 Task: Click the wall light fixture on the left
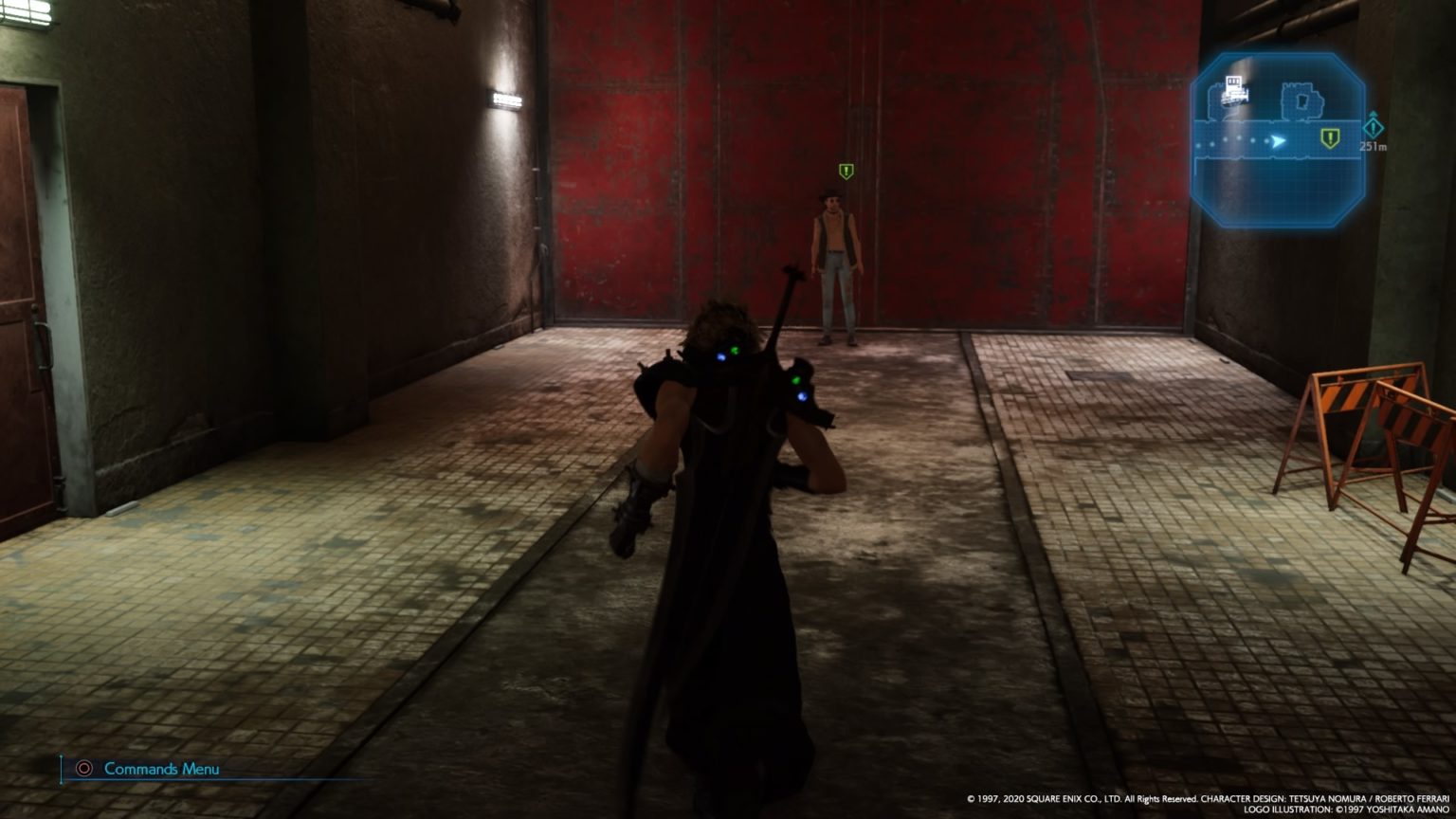point(505,97)
